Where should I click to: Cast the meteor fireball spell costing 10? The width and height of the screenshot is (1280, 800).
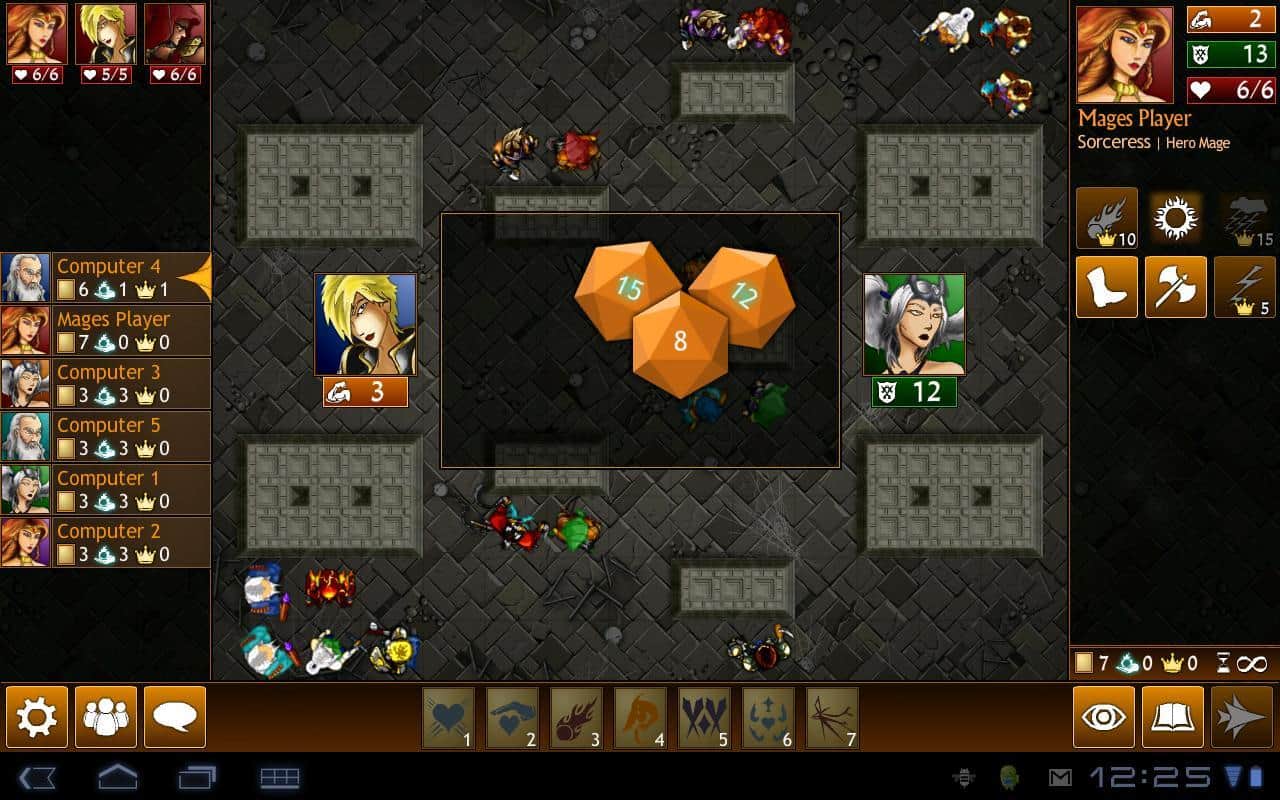click(x=1107, y=218)
